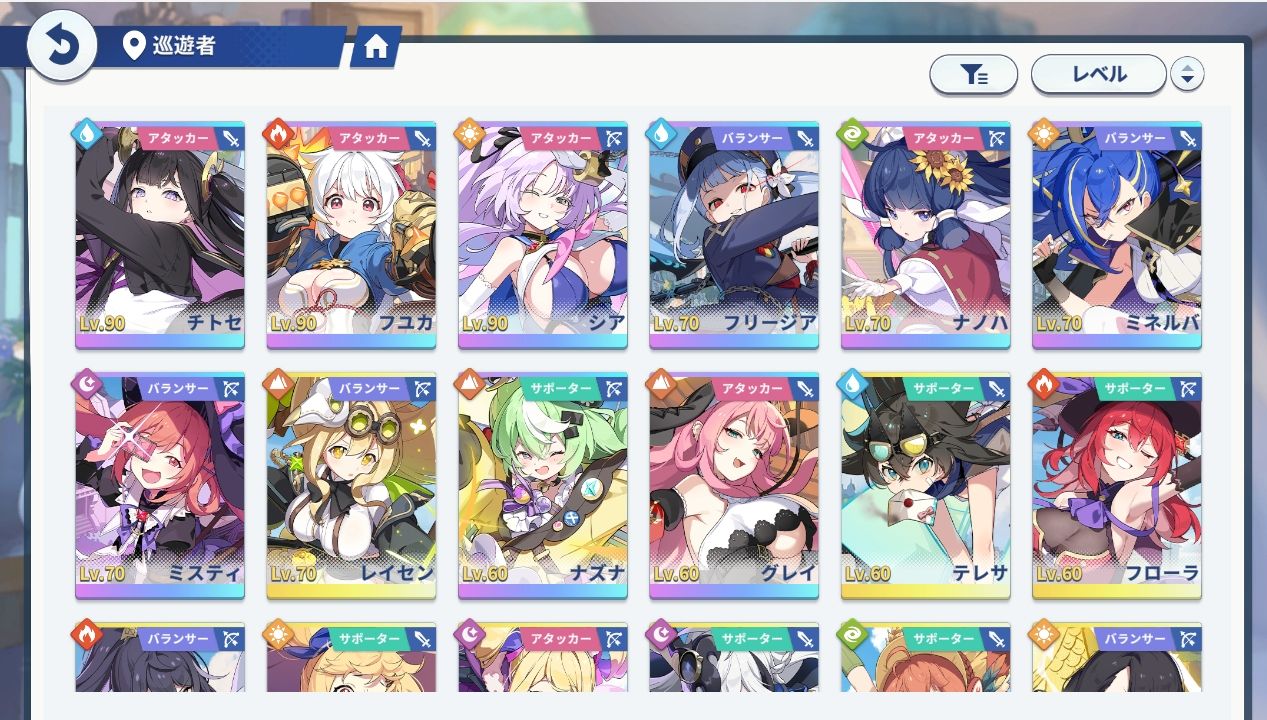
Task: Toggle the sort order arrows button
Action: [1187, 74]
